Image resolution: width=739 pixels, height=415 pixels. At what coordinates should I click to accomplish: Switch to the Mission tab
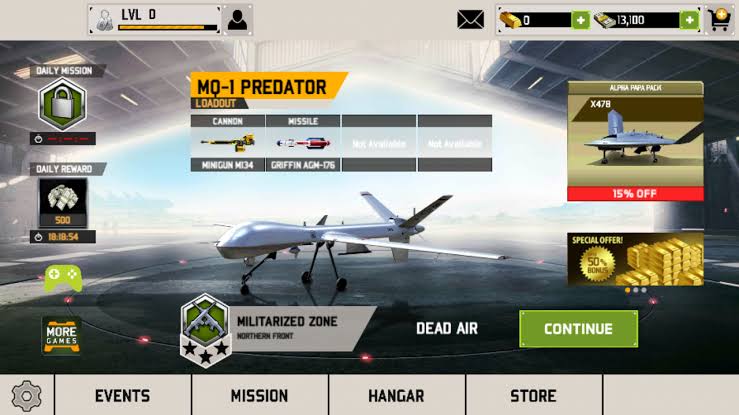tap(259, 395)
